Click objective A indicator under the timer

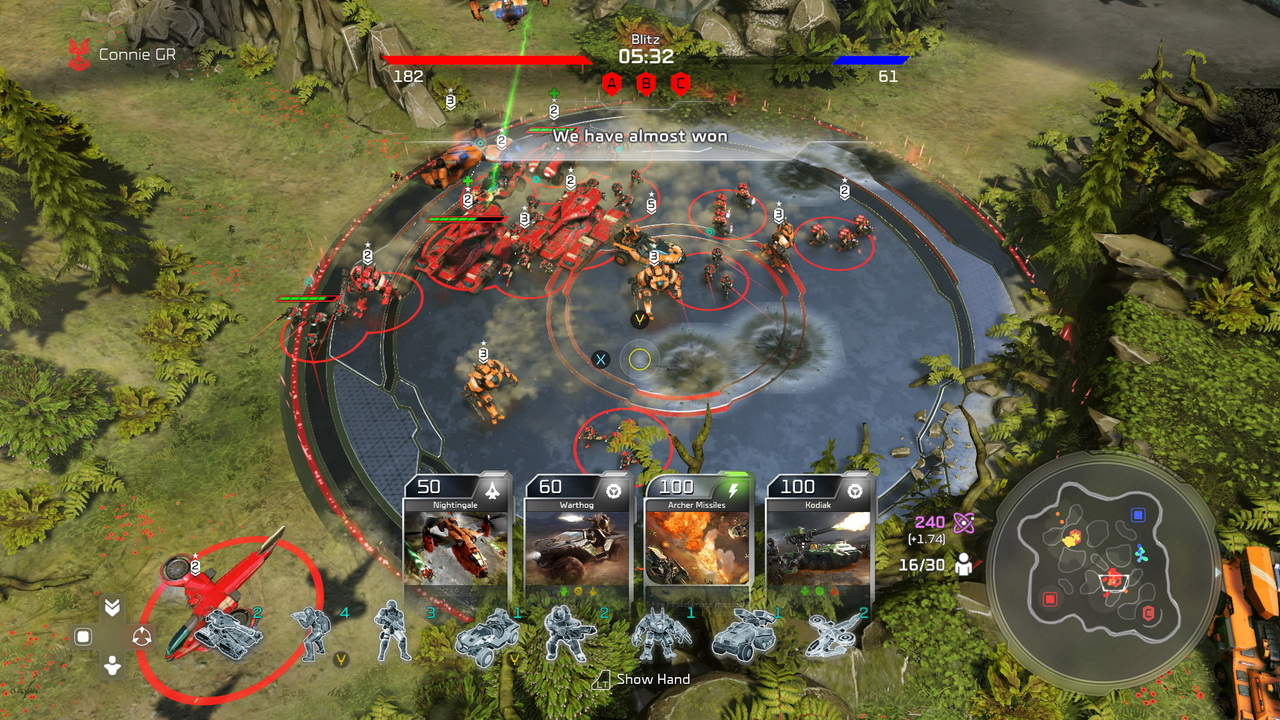click(x=612, y=84)
